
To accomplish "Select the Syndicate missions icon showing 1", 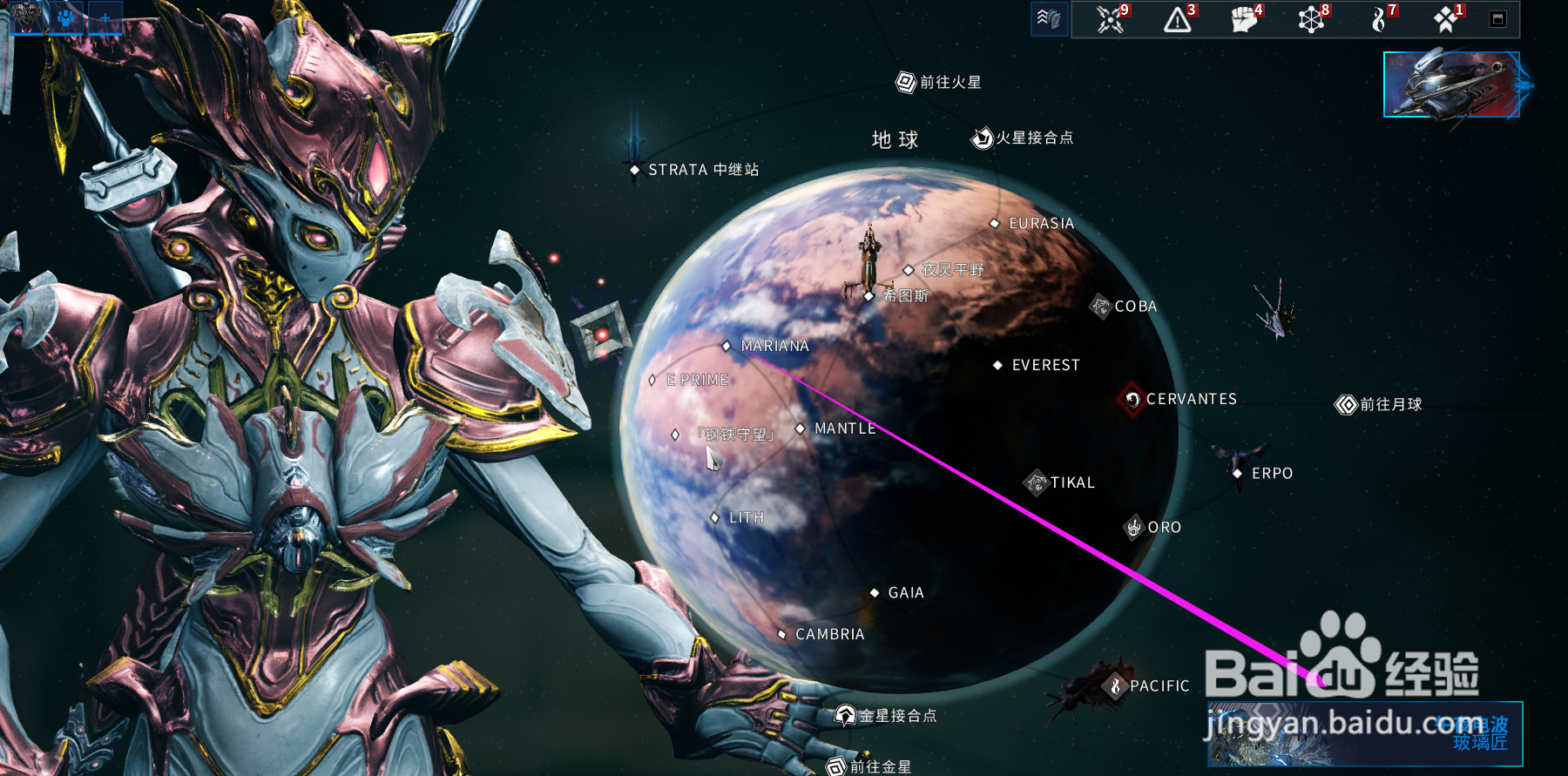I will [x=1443, y=19].
